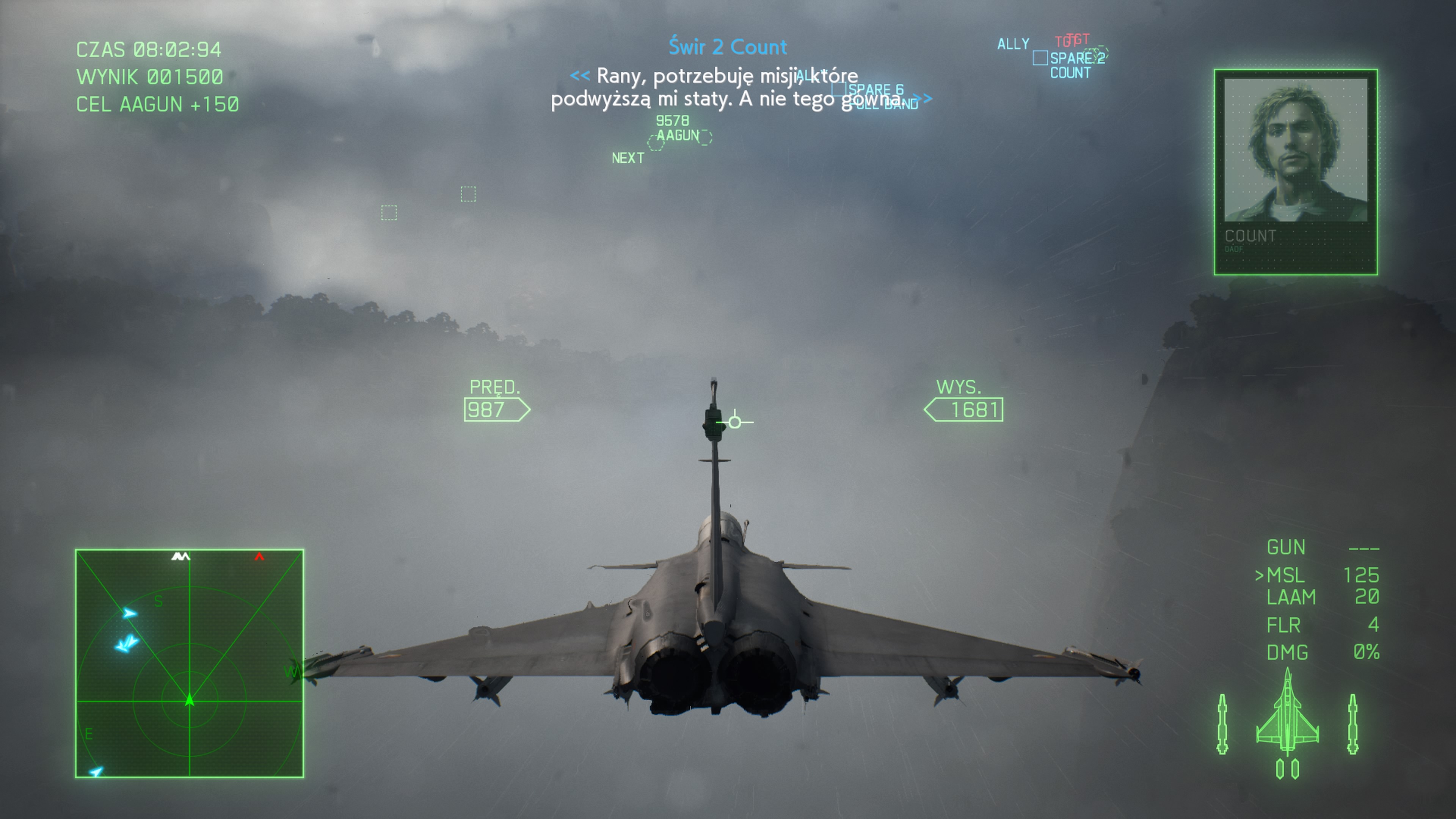
Task: Choose the GUN weapon entry
Action: coord(1286,547)
